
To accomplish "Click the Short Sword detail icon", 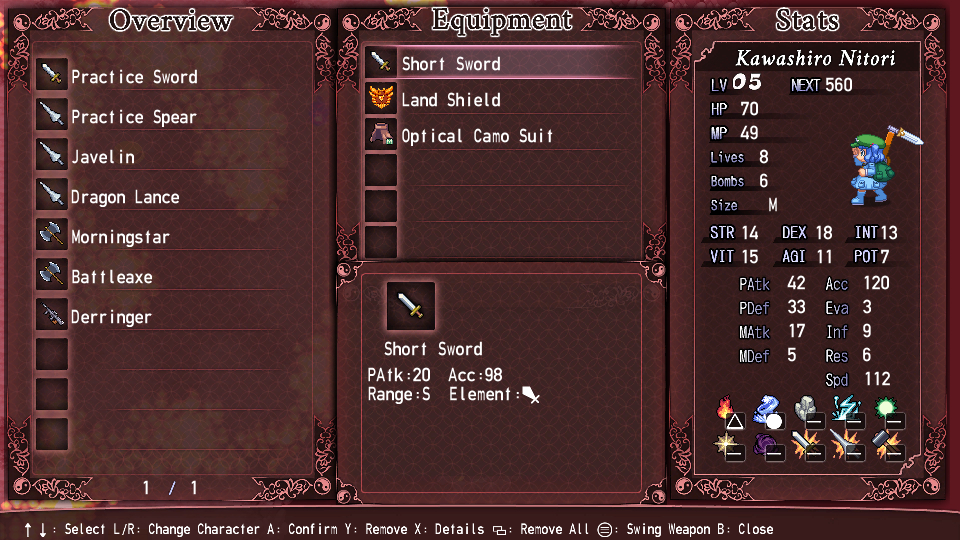I will (411, 306).
